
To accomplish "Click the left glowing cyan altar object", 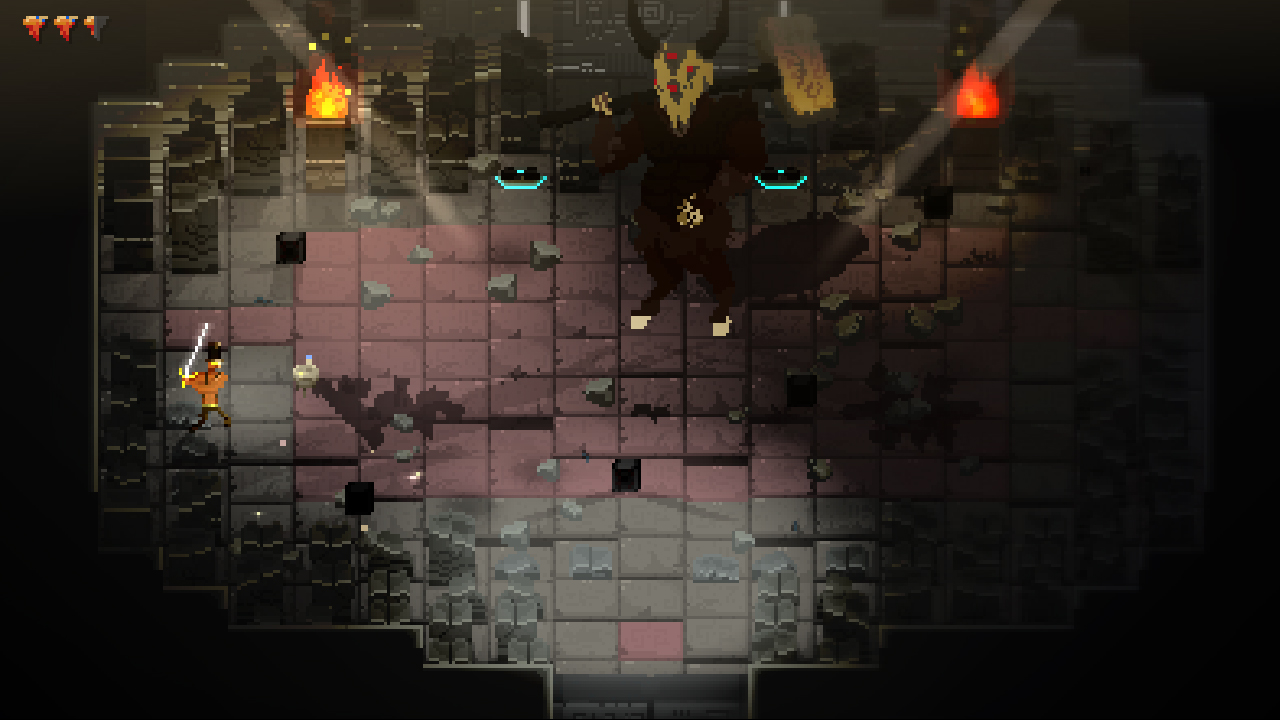I will [521, 180].
